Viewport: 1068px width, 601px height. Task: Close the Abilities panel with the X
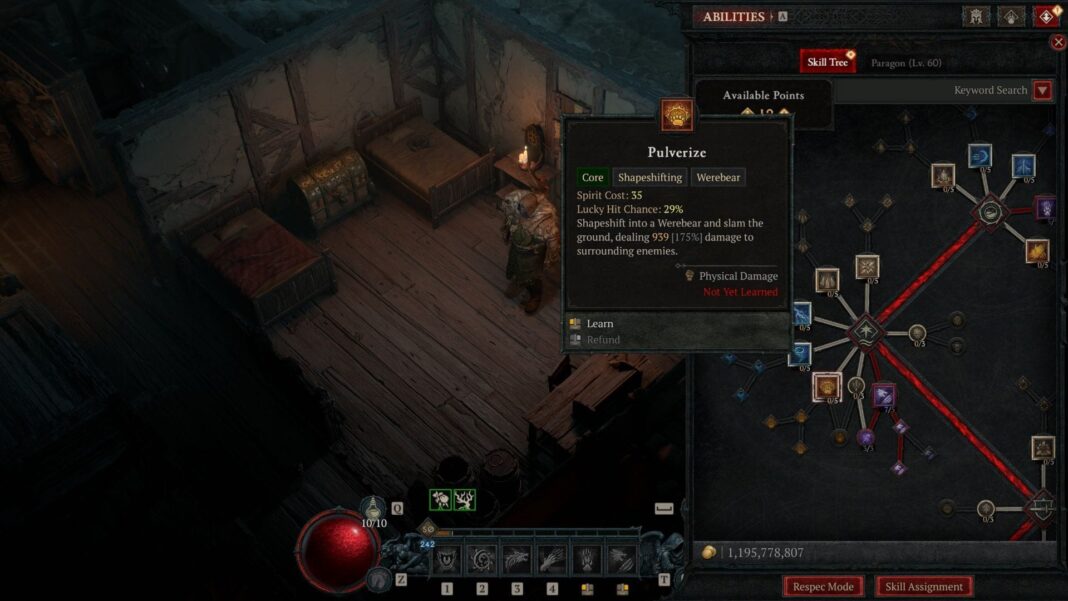1058,42
